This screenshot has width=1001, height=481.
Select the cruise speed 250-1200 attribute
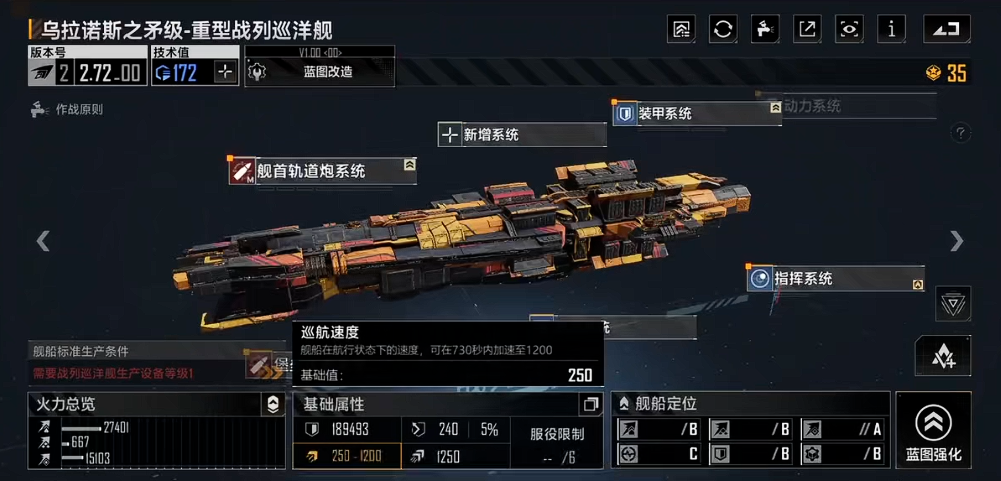coord(346,456)
